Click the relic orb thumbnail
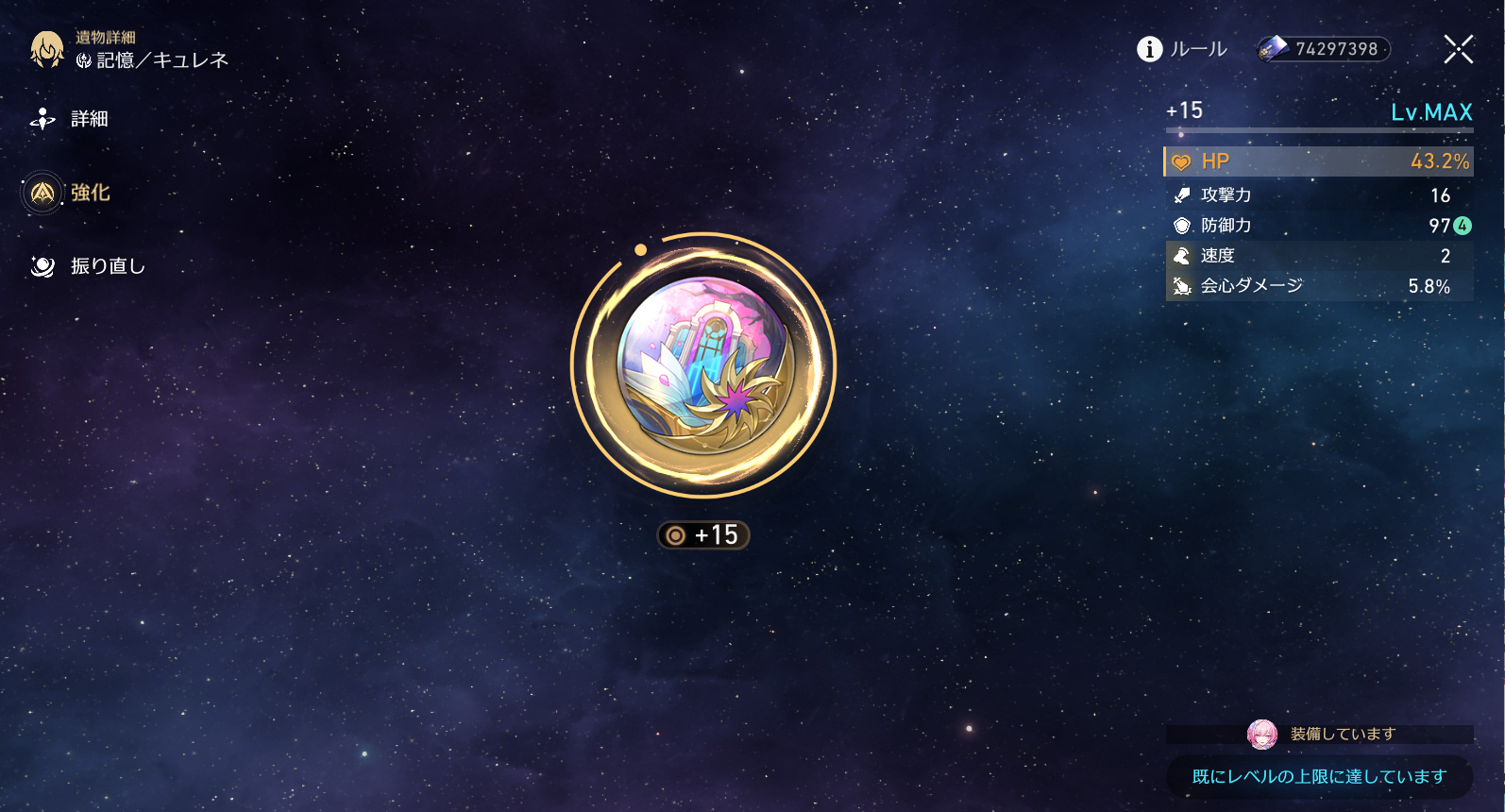Viewport: 1505px width, 812px height. pos(703,366)
